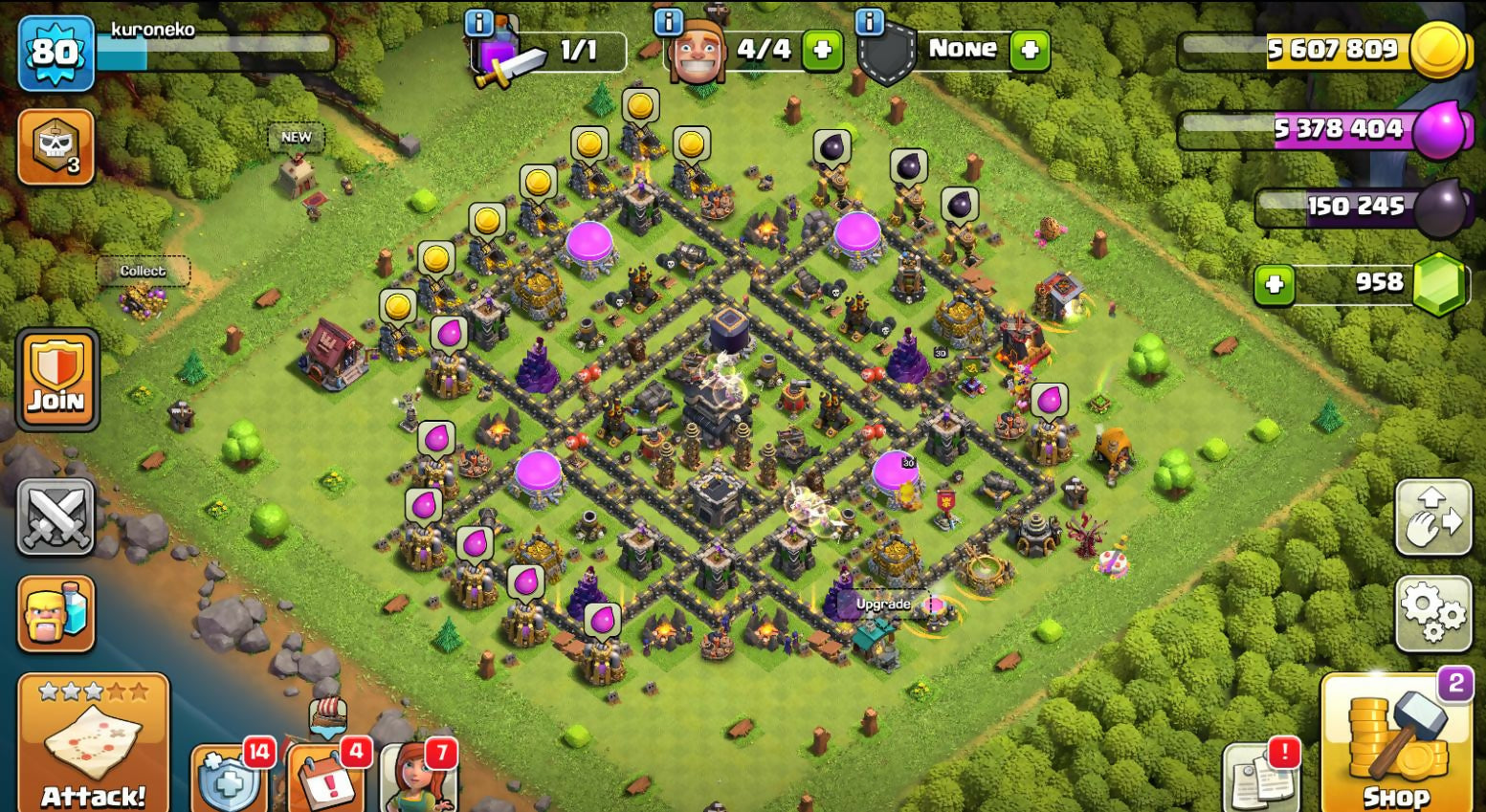Viewport: 1486px width, 812px height.
Task: Open the settings gears button
Action: 1432,612
